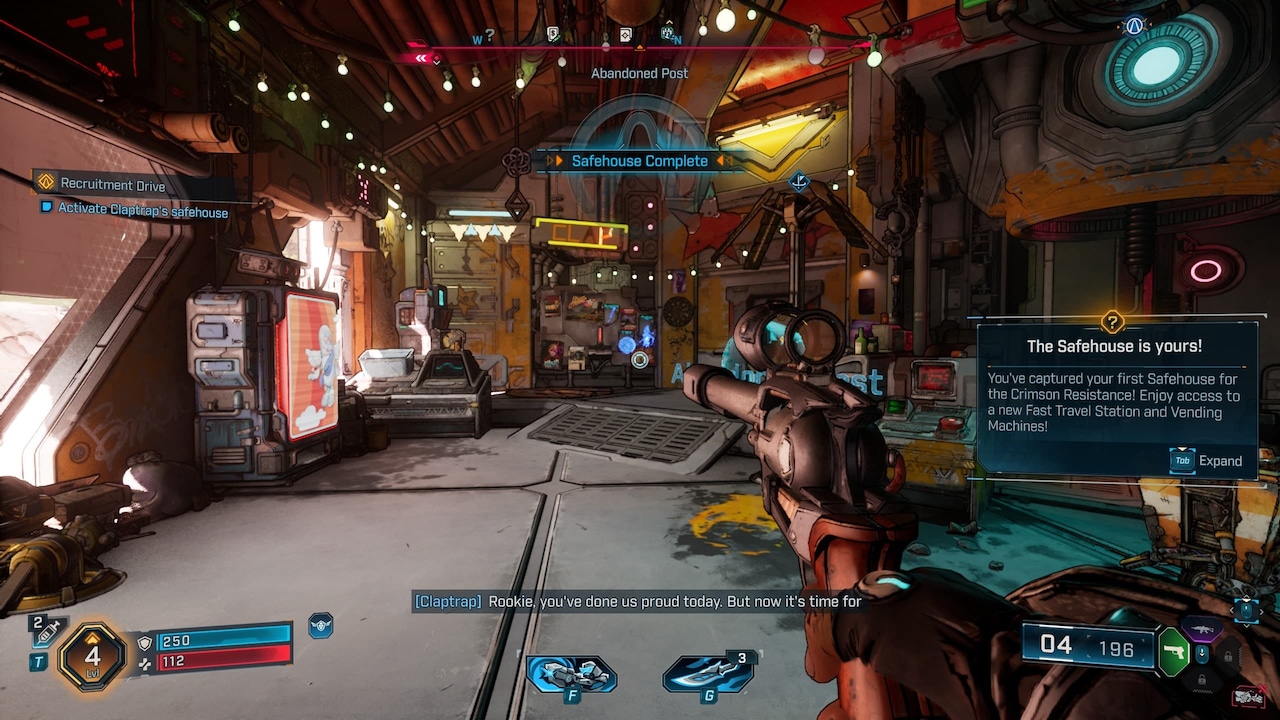The width and height of the screenshot is (1280, 720).
Task: Activate the gauntlet action skill icon
Action: pyautogui.click(x=571, y=673)
